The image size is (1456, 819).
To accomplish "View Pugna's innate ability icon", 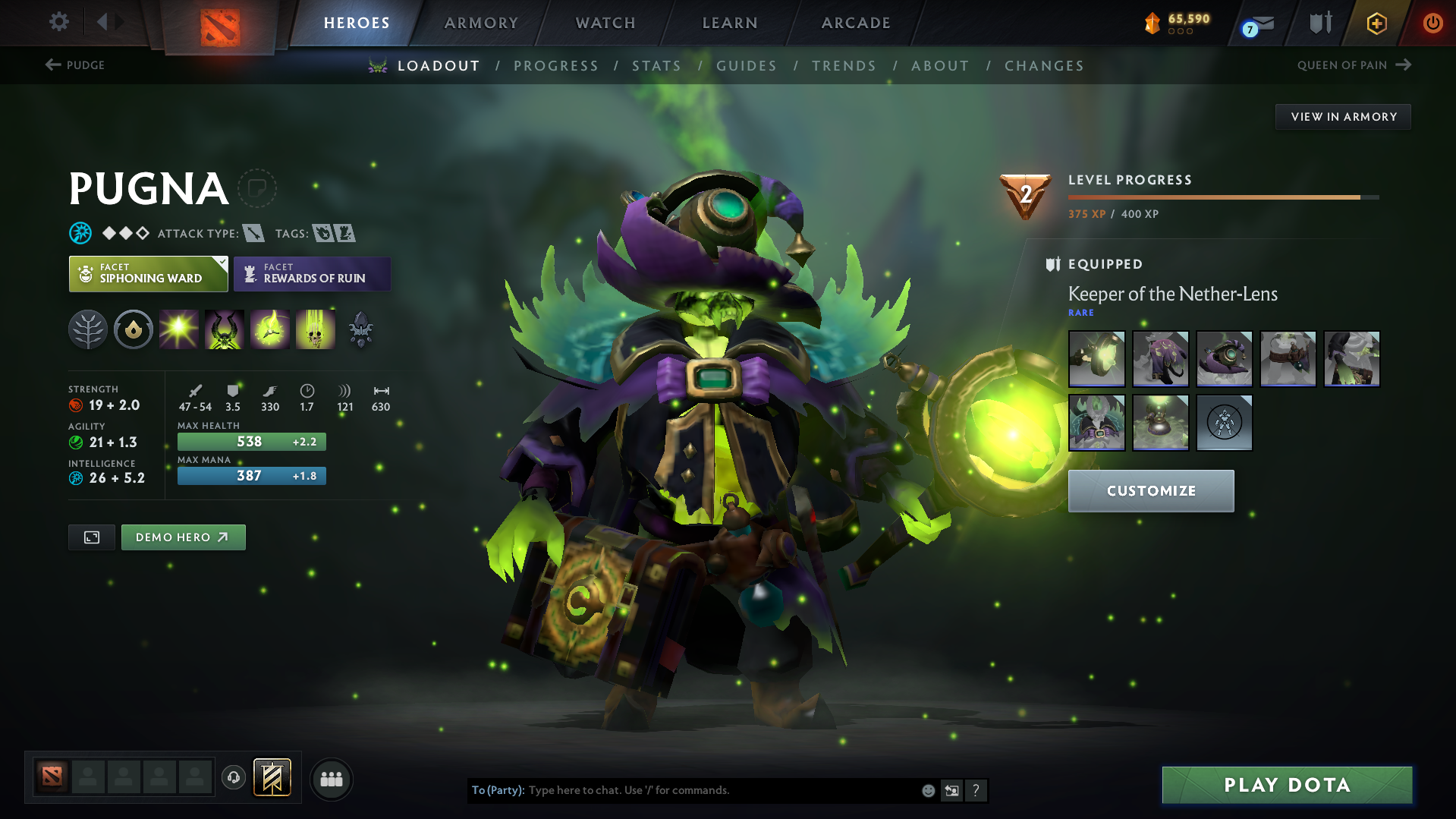I will pyautogui.click(x=134, y=329).
